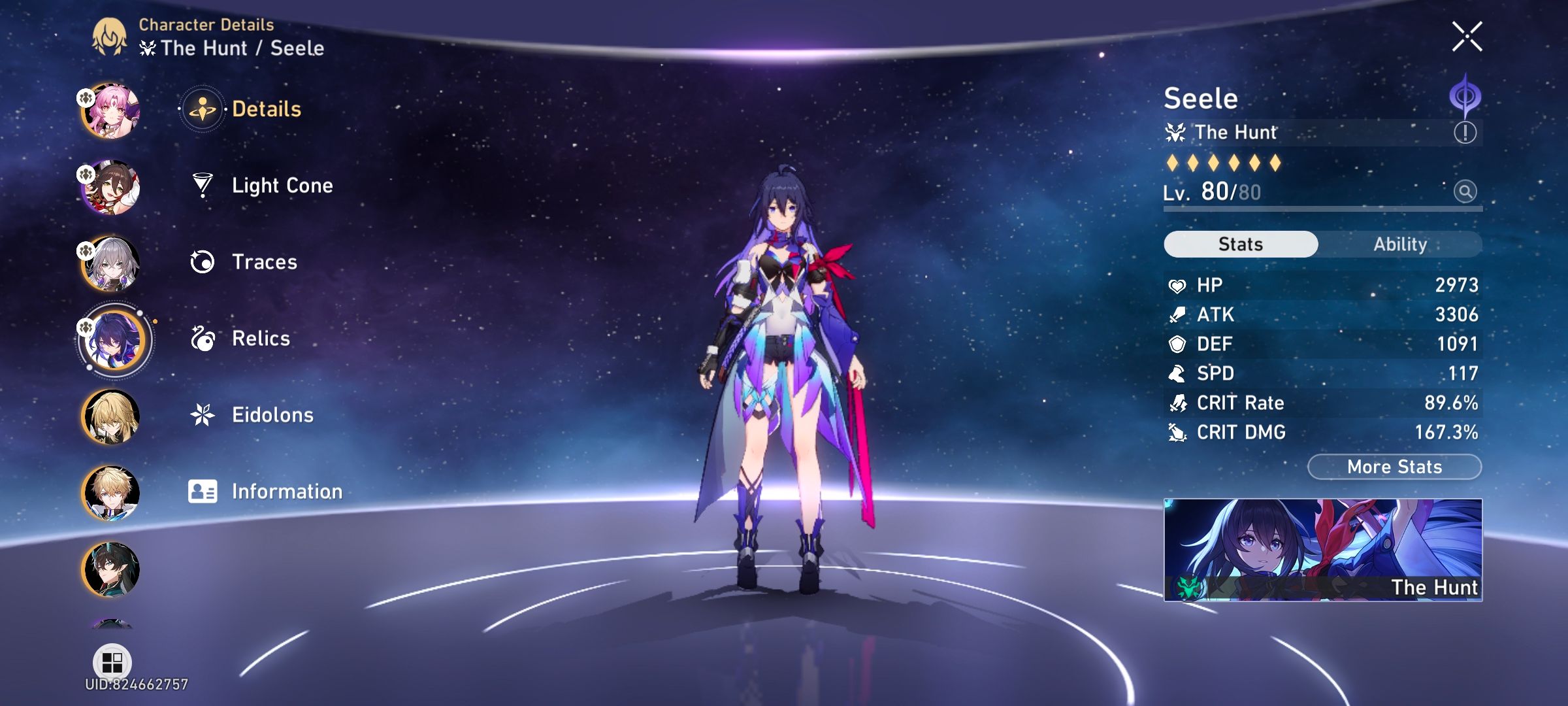Open the Details panel icon
The height and width of the screenshot is (706, 1568).
click(x=203, y=109)
